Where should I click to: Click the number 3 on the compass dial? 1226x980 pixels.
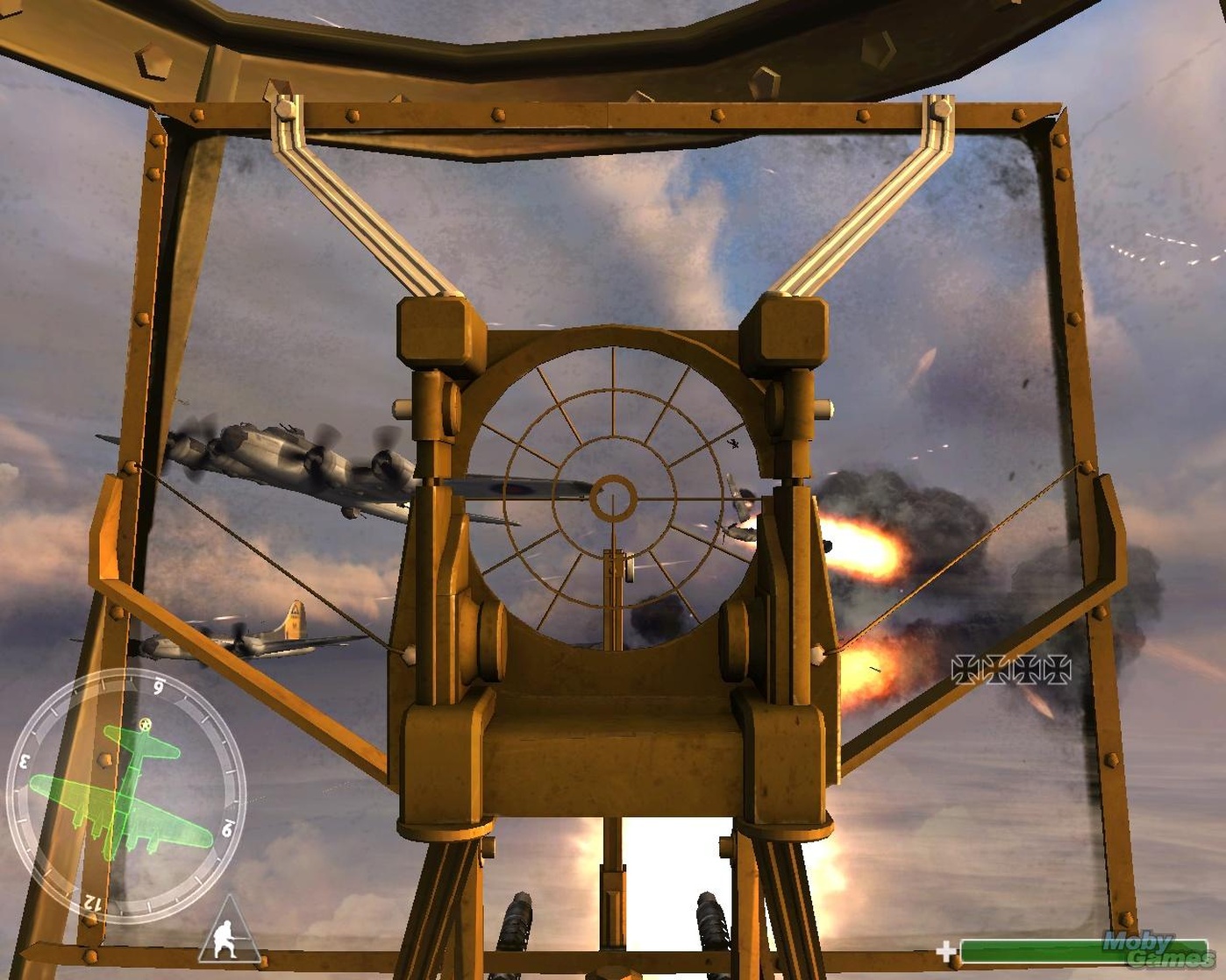tap(24, 760)
